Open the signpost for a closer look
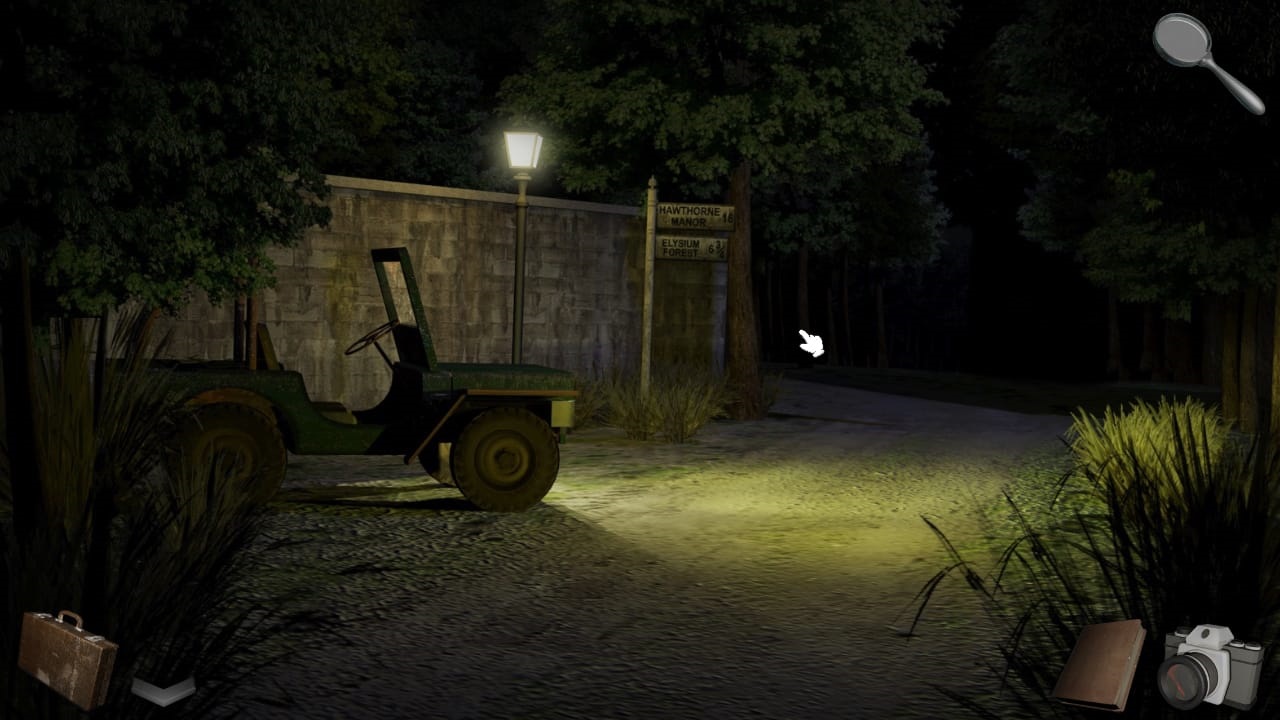This screenshot has width=1280, height=720. pyautogui.click(x=695, y=230)
